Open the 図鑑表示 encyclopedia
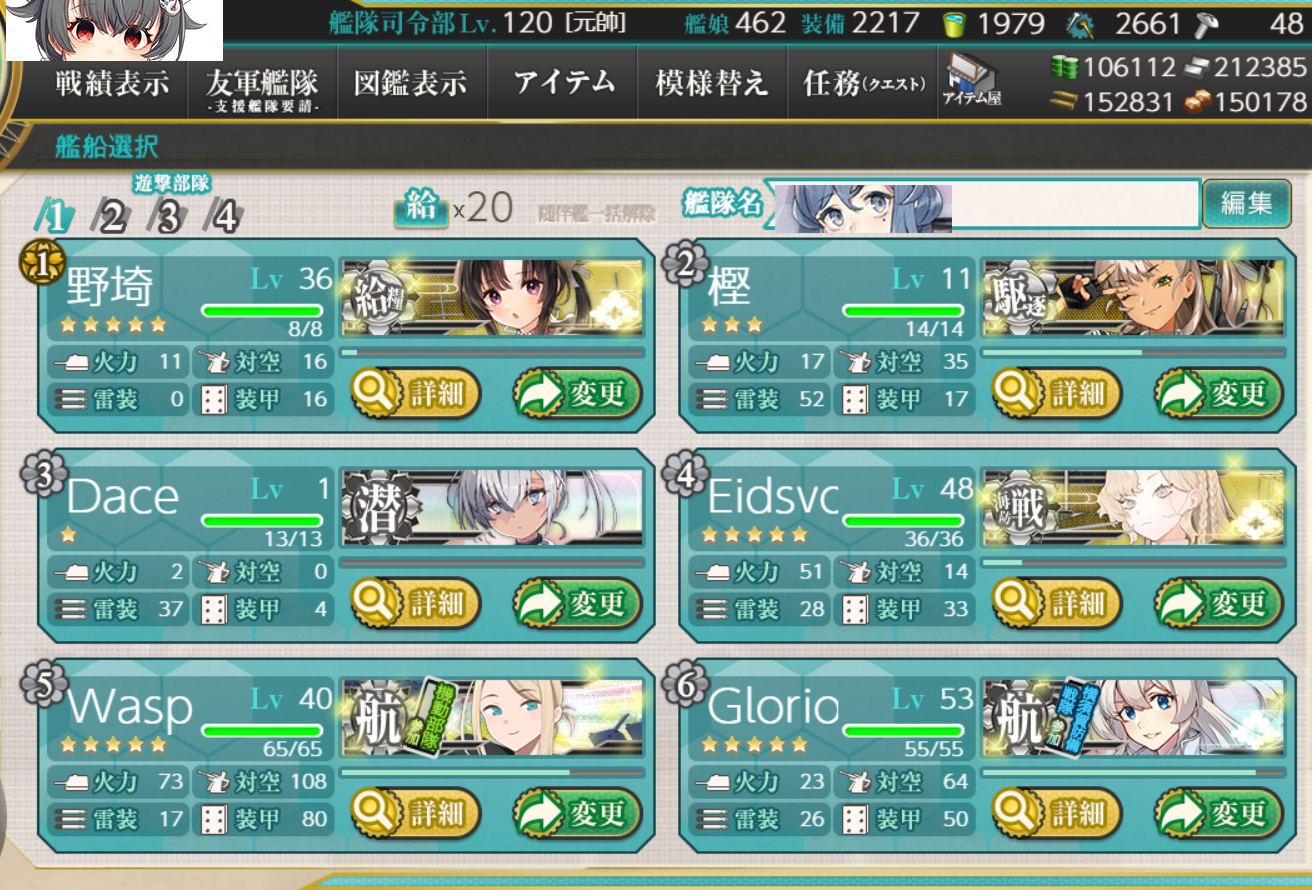The height and width of the screenshot is (890, 1313). [410, 84]
